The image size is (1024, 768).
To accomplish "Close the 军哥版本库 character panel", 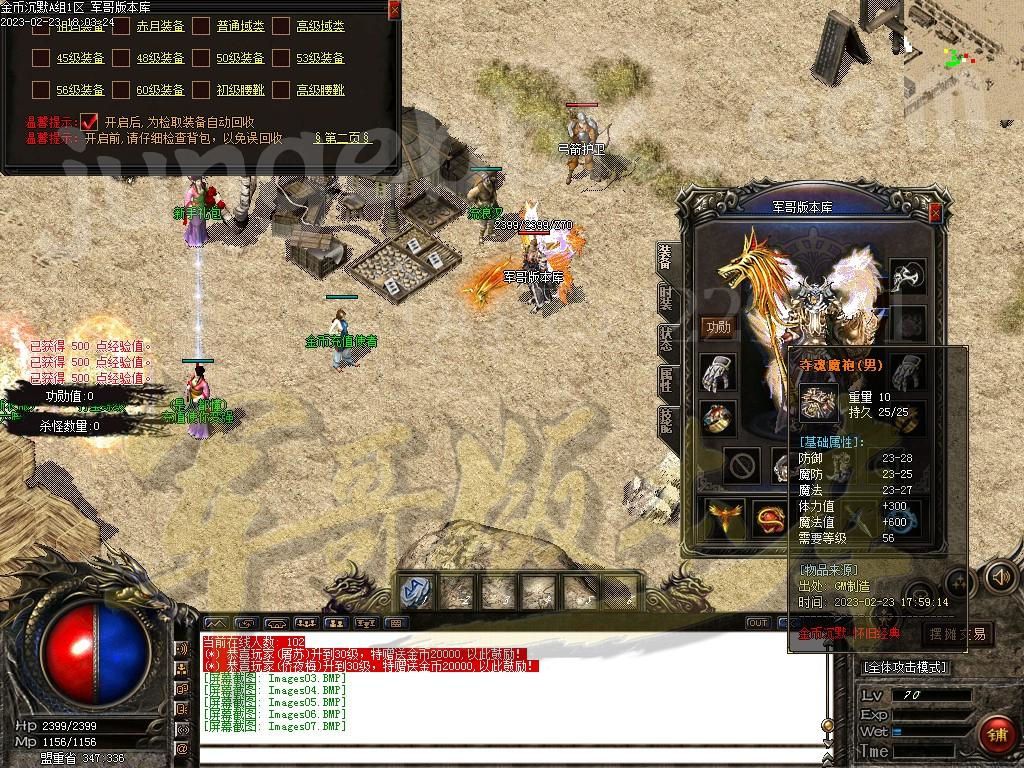I will 935,213.
